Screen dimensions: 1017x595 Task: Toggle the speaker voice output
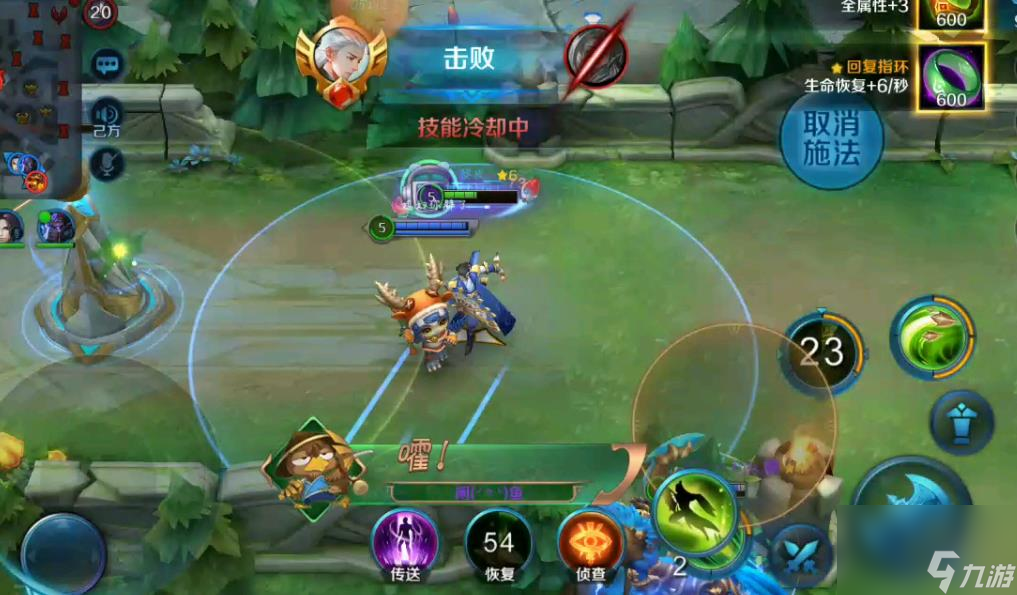pyautogui.click(x=106, y=112)
